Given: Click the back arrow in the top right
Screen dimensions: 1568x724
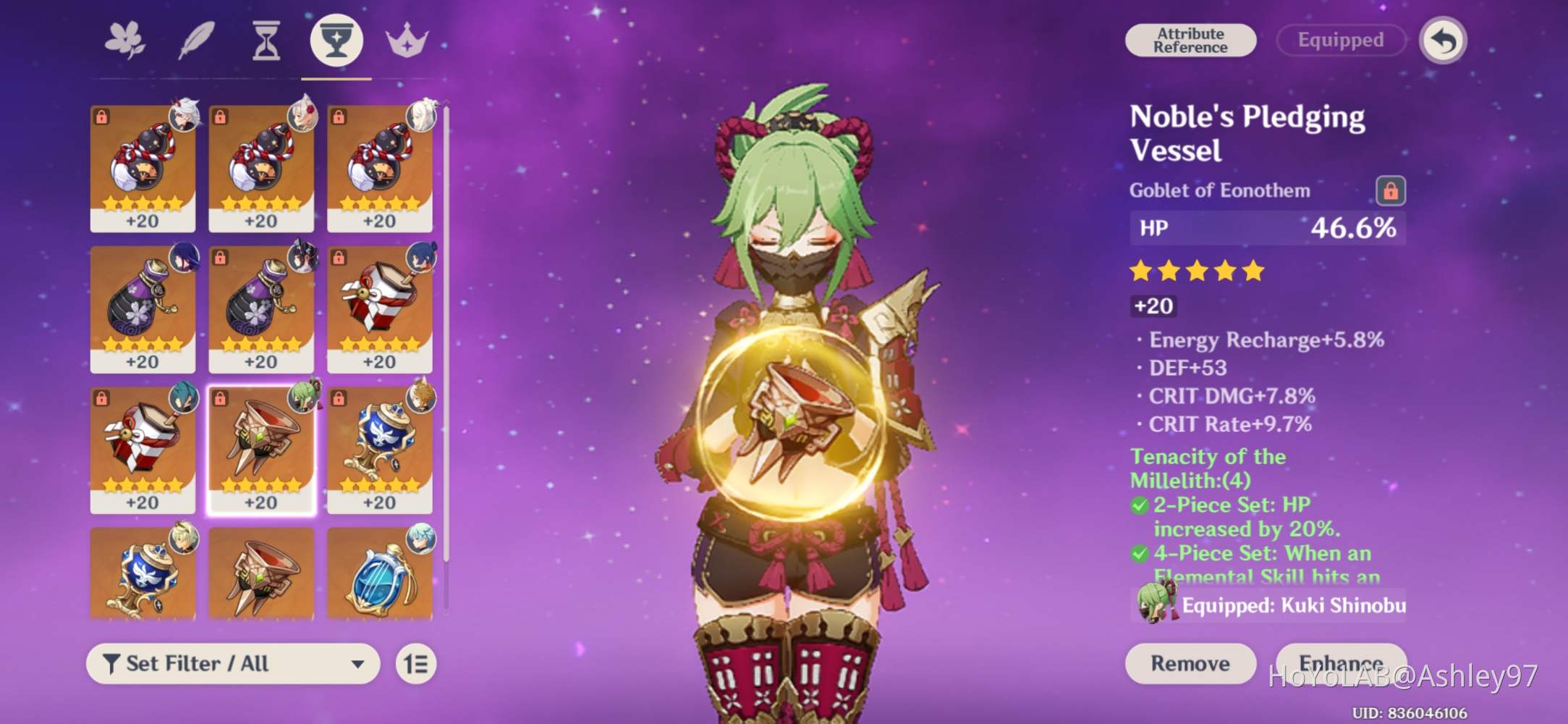Looking at the screenshot, I should [x=1442, y=40].
